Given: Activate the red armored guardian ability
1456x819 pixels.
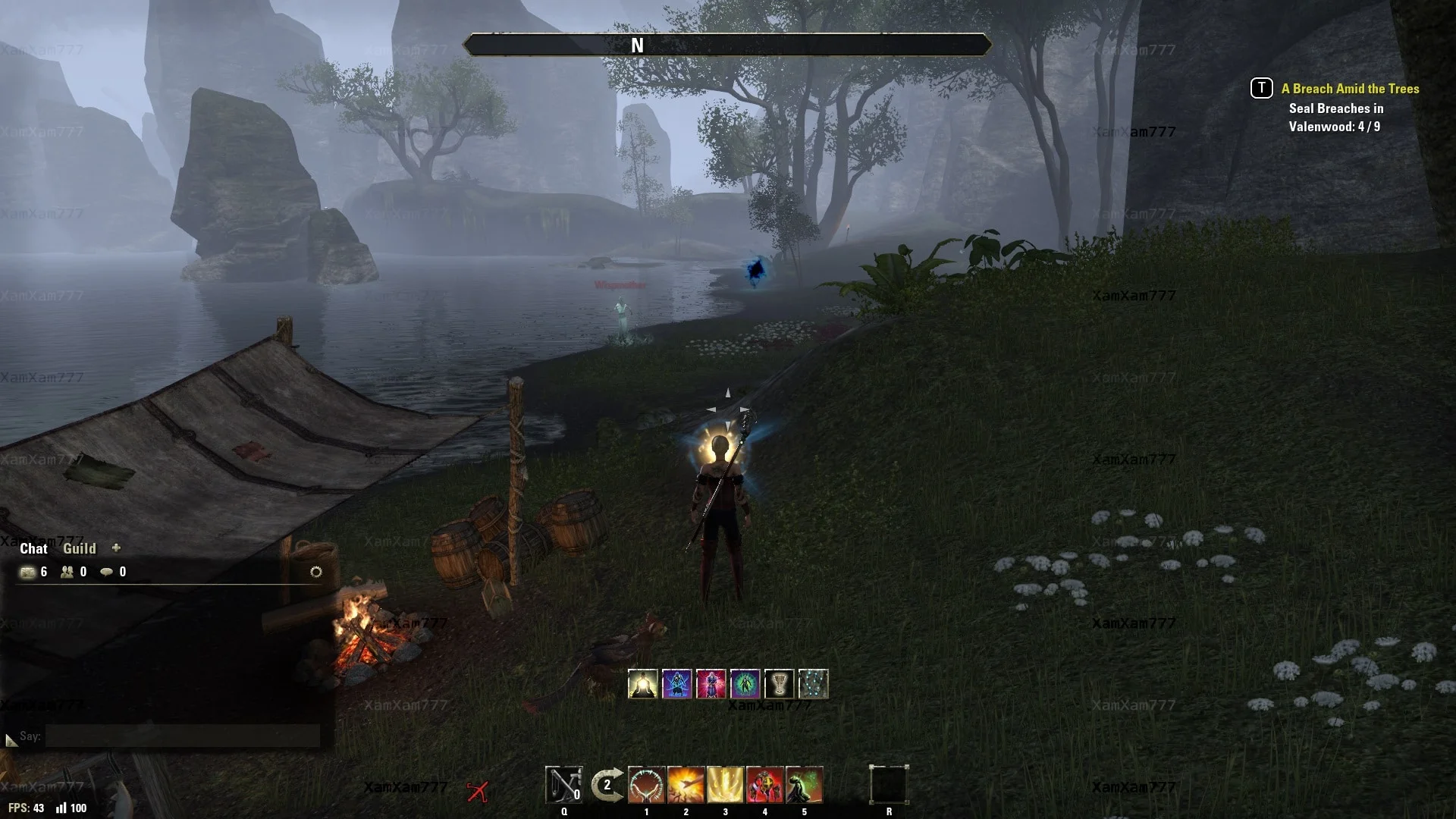Looking at the screenshot, I should click(x=765, y=784).
